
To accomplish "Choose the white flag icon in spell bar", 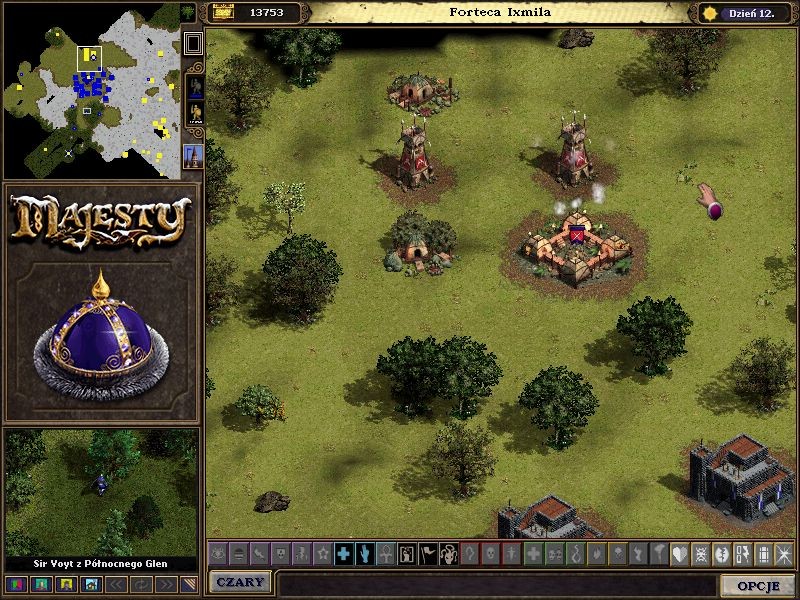I will point(427,553).
